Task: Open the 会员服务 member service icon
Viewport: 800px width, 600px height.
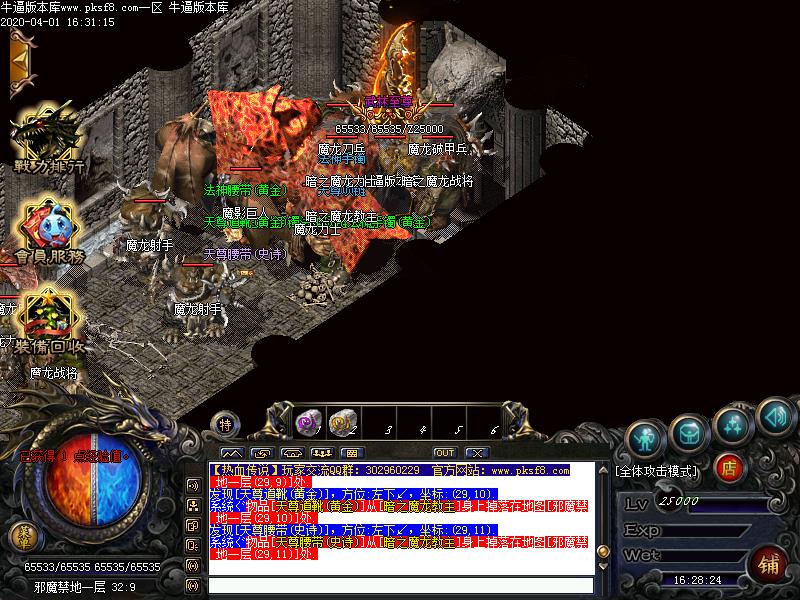Action: coord(45,230)
